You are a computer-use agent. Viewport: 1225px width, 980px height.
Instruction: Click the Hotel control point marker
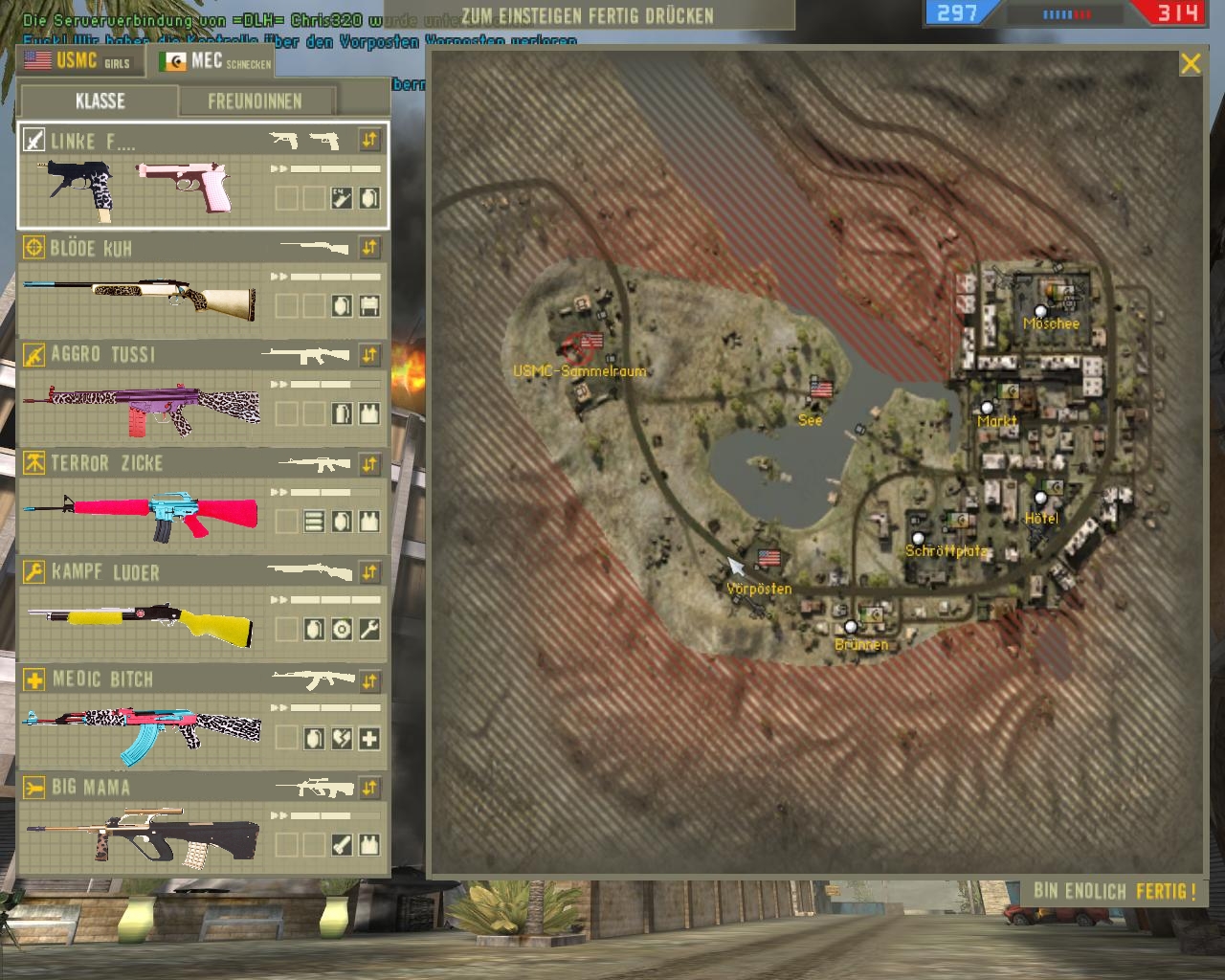pos(1041,498)
